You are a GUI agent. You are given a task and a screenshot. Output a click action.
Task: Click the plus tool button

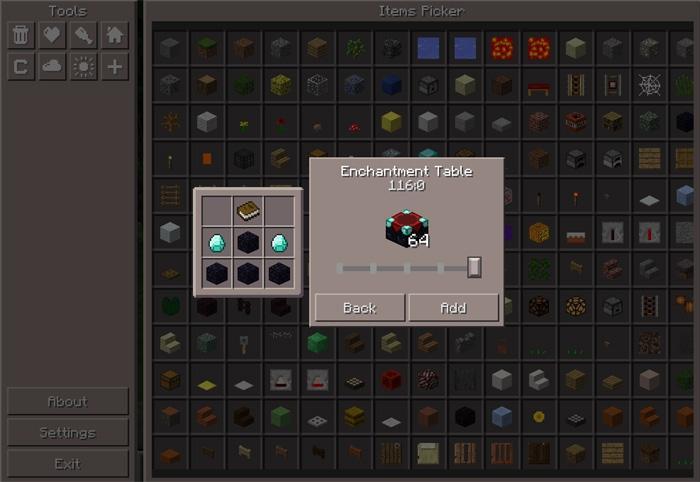[x=115, y=66]
